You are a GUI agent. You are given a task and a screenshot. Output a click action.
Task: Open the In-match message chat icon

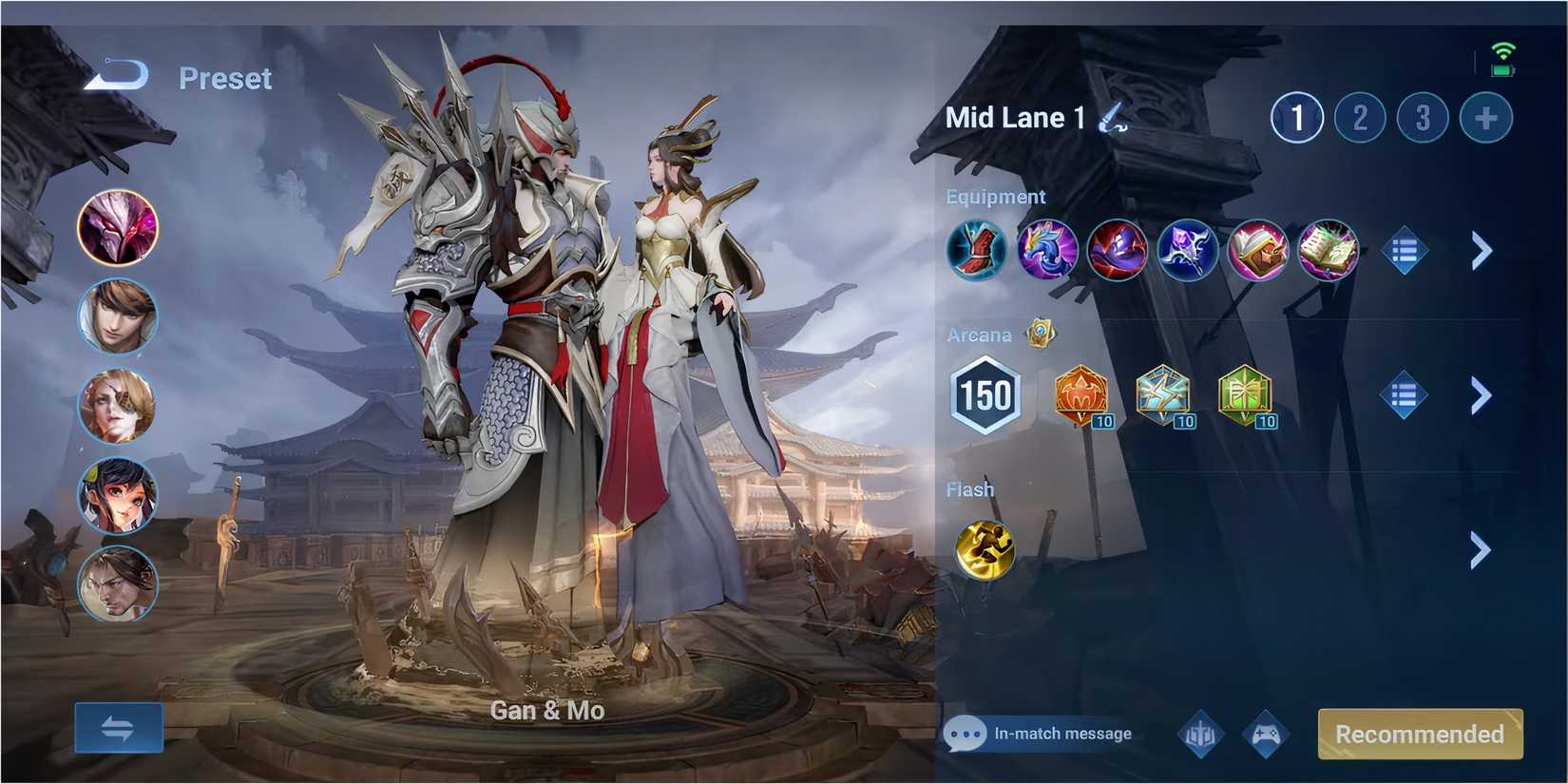tap(966, 734)
